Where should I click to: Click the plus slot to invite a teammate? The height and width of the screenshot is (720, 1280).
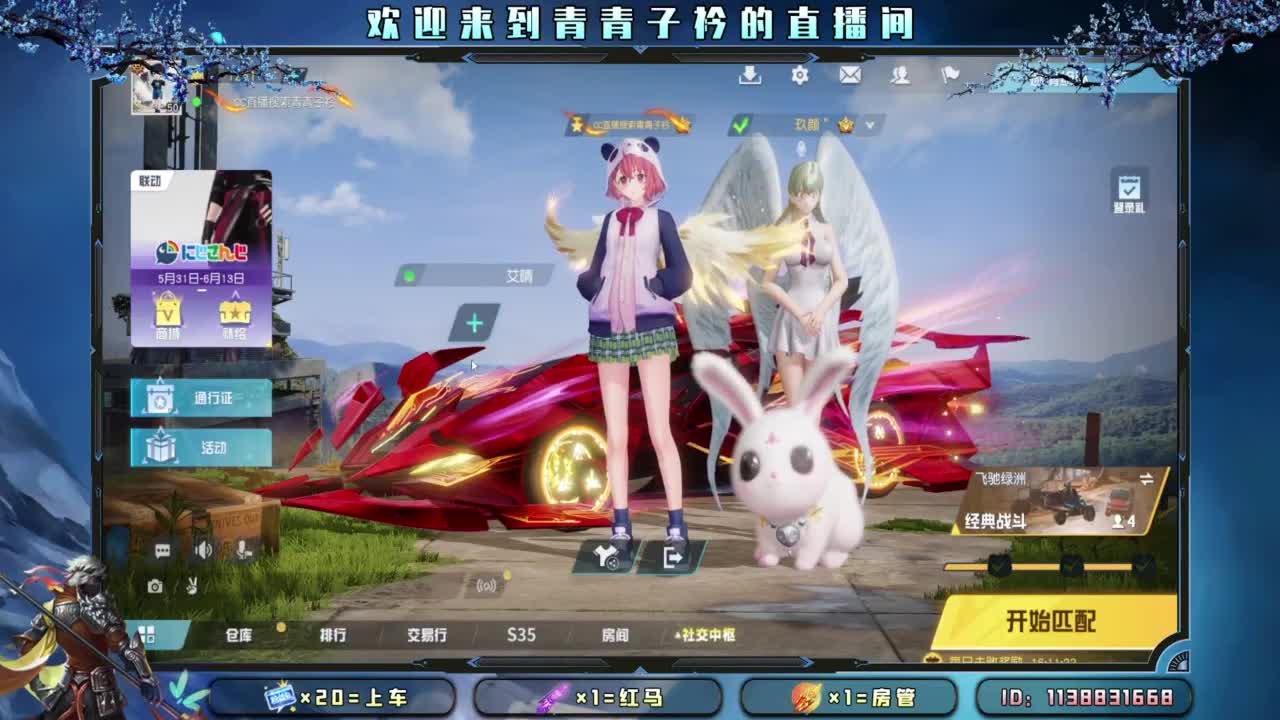[475, 324]
